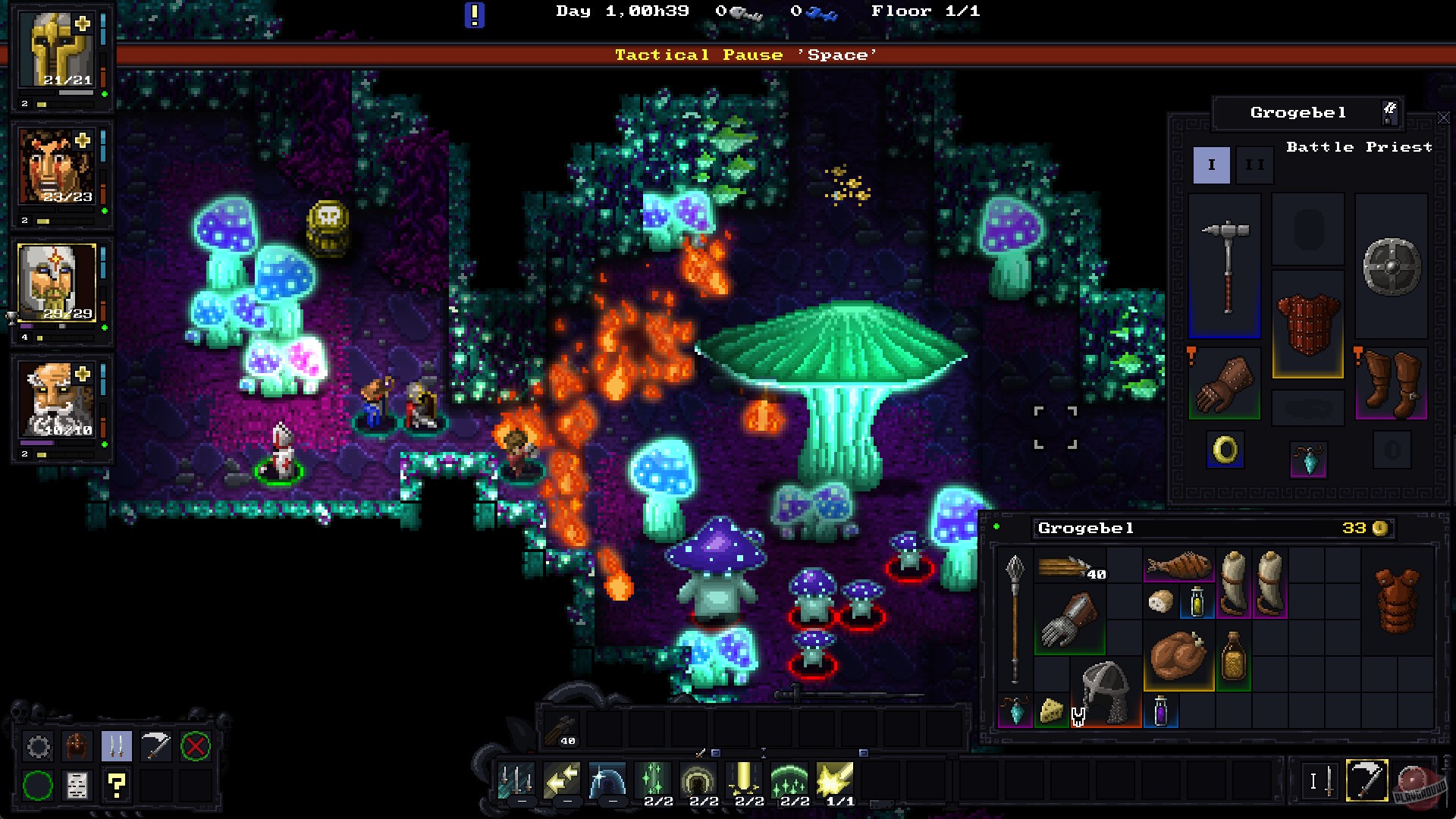The width and height of the screenshot is (1456, 819).
Task: Select the dark hole ability with 2/2 charges
Action: coord(701,777)
